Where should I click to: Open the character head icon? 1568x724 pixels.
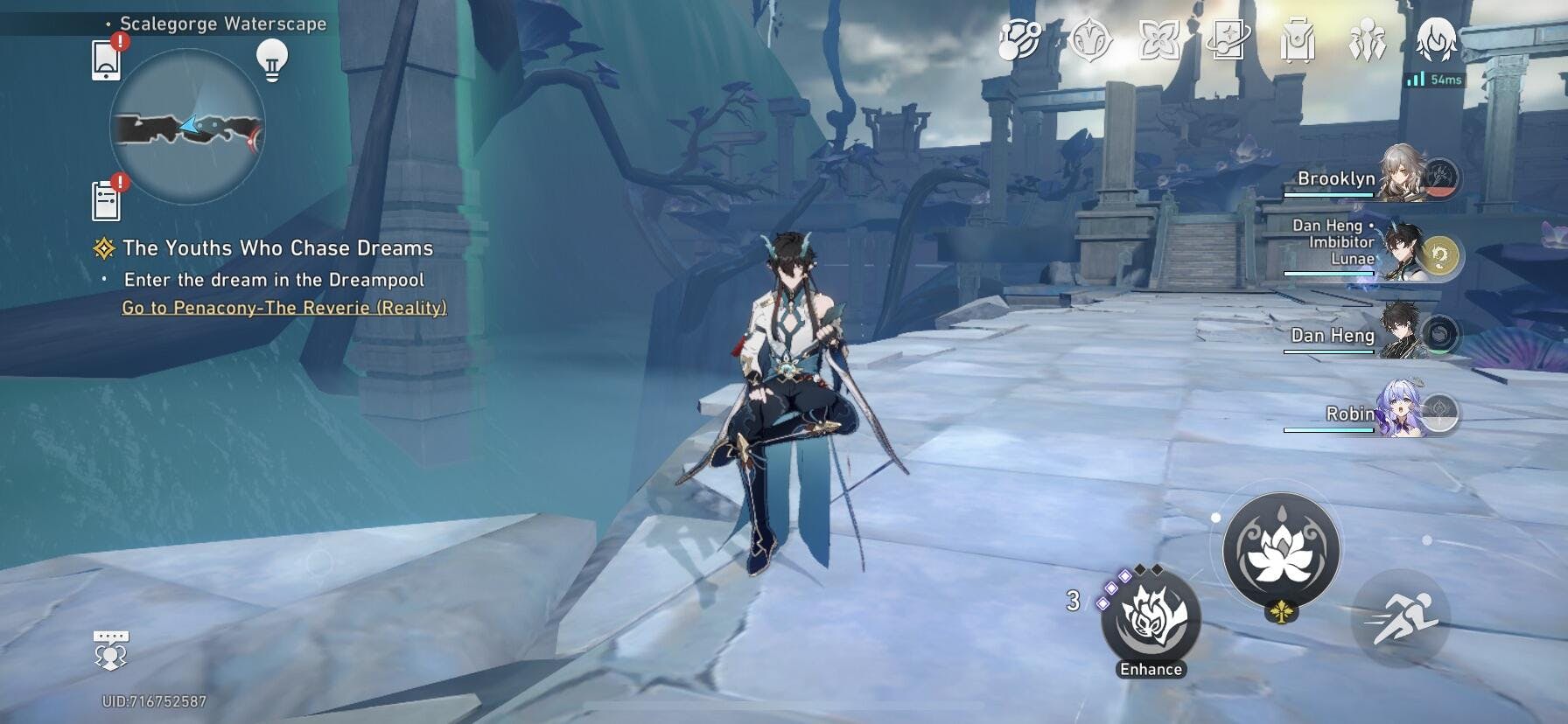pyautogui.click(x=1436, y=40)
